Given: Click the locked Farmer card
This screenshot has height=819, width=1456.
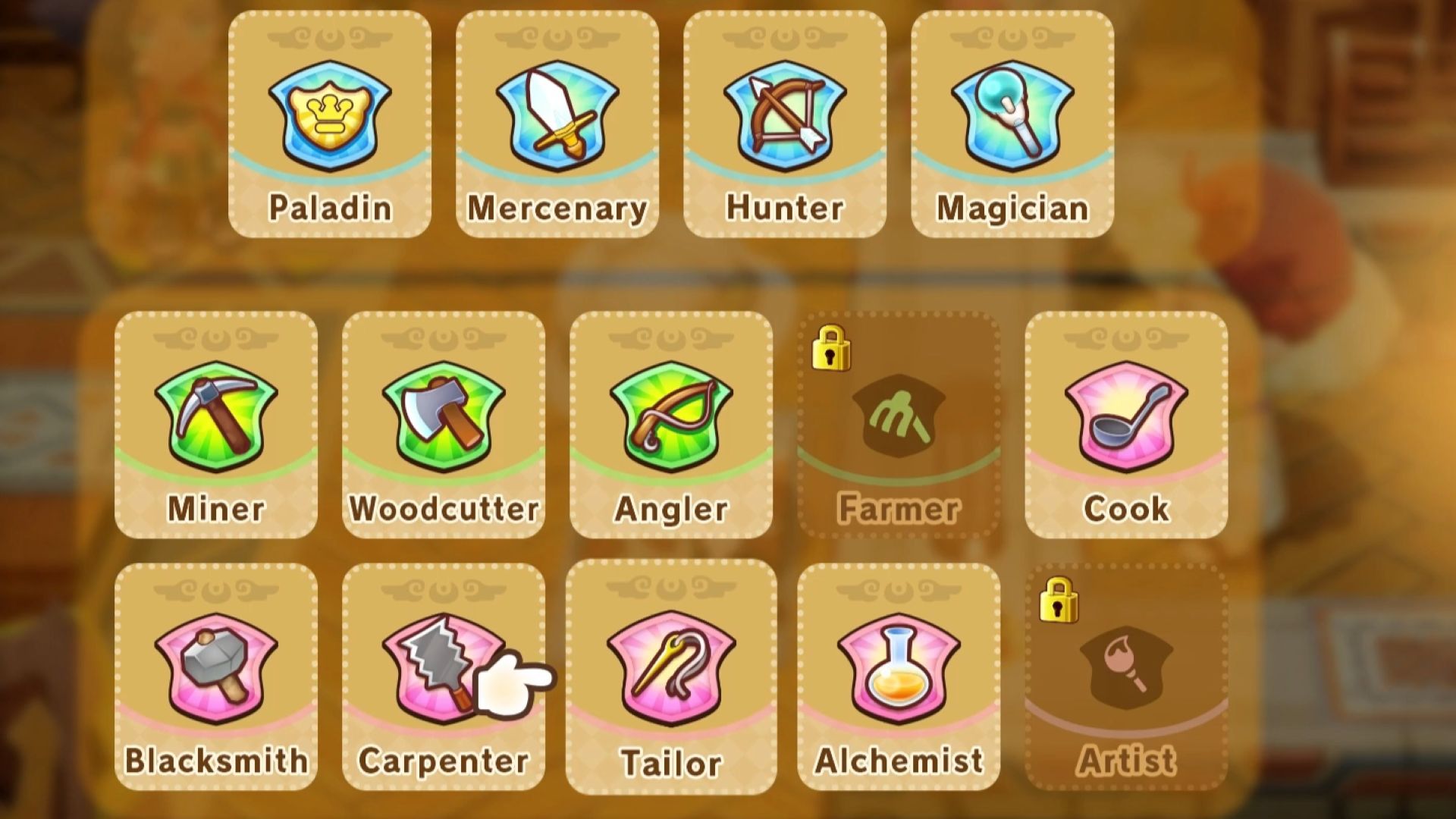Looking at the screenshot, I should pyautogui.click(x=899, y=425).
